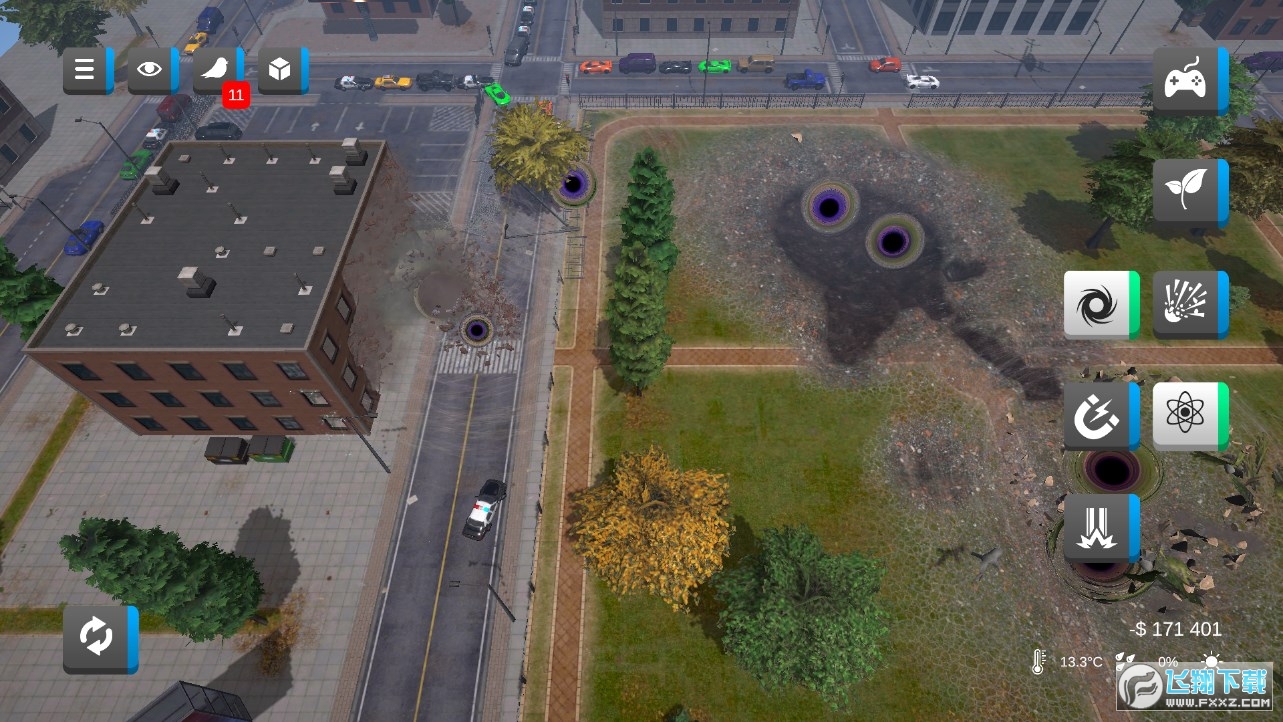This screenshot has width=1283, height=722.
Task: Open the gamepad controller button
Action: pyautogui.click(x=1188, y=80)
